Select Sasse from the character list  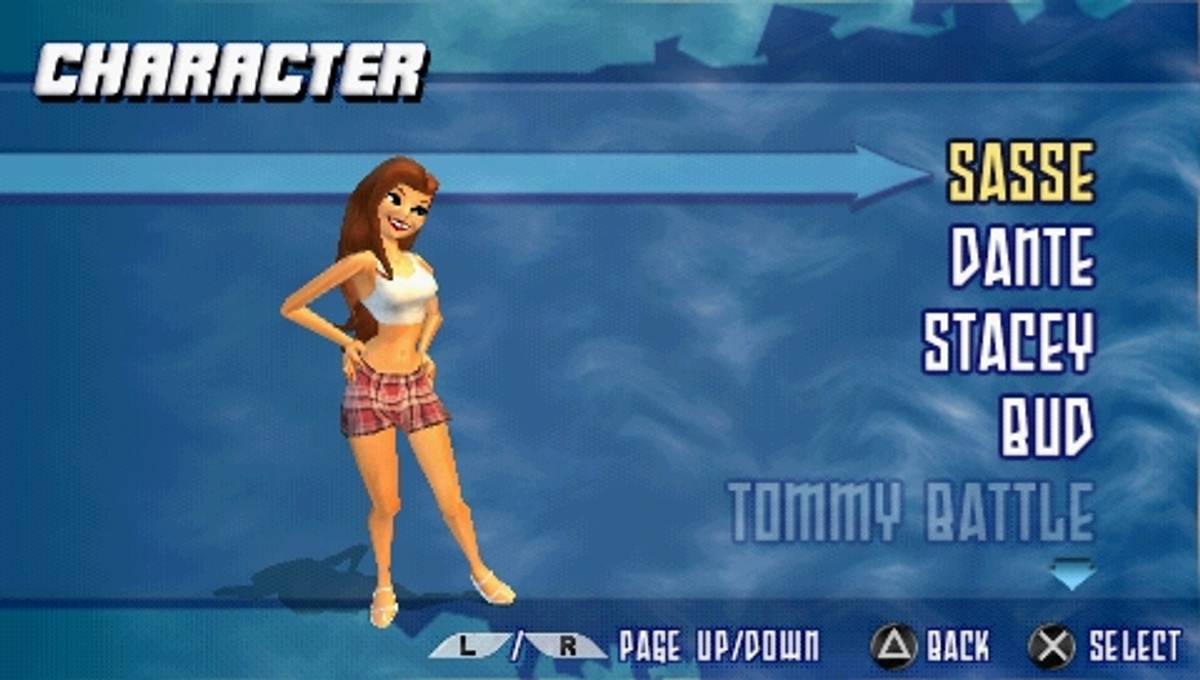pos(1020,172)
